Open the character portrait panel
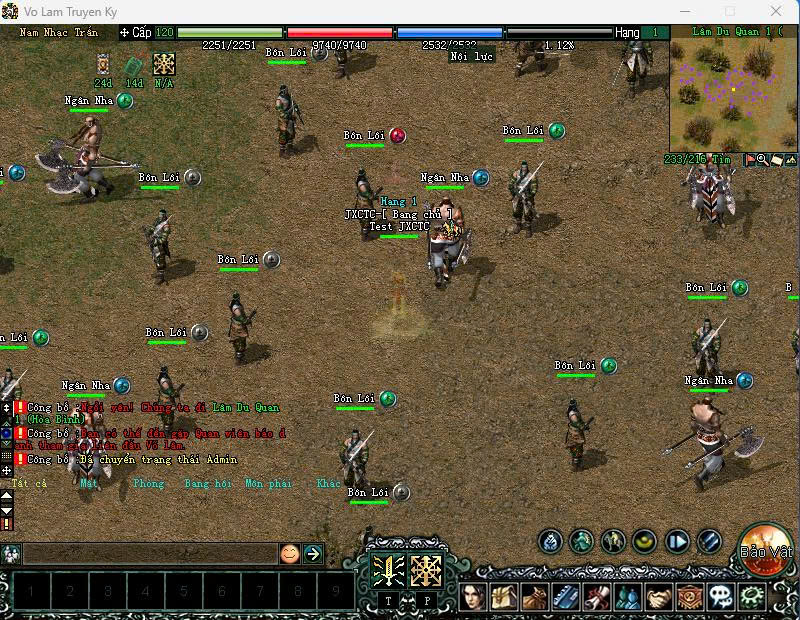Viewport: 800px width, 620px height. pyautogui.click(x=473, y=598)
